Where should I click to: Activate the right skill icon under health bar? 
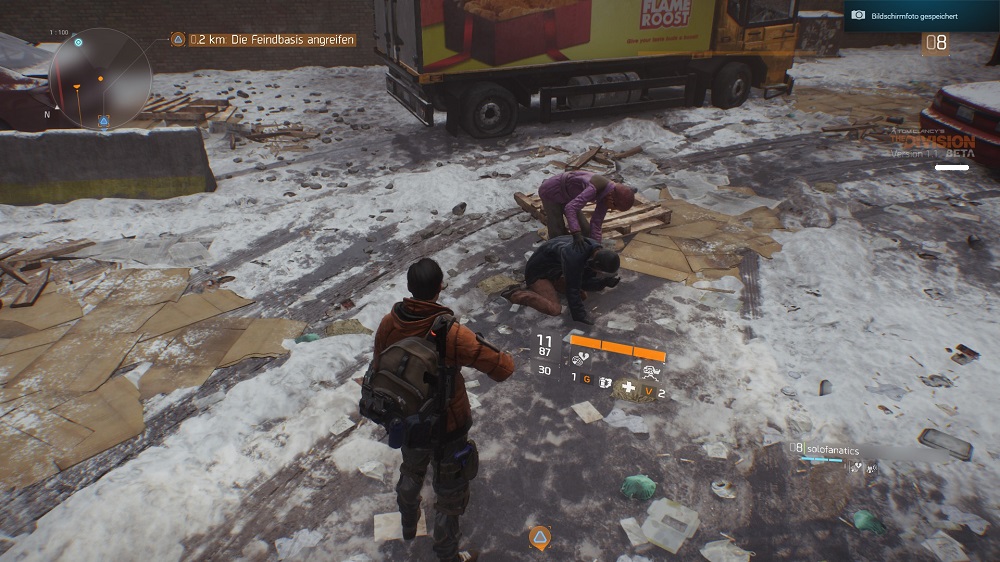(650, 373)
